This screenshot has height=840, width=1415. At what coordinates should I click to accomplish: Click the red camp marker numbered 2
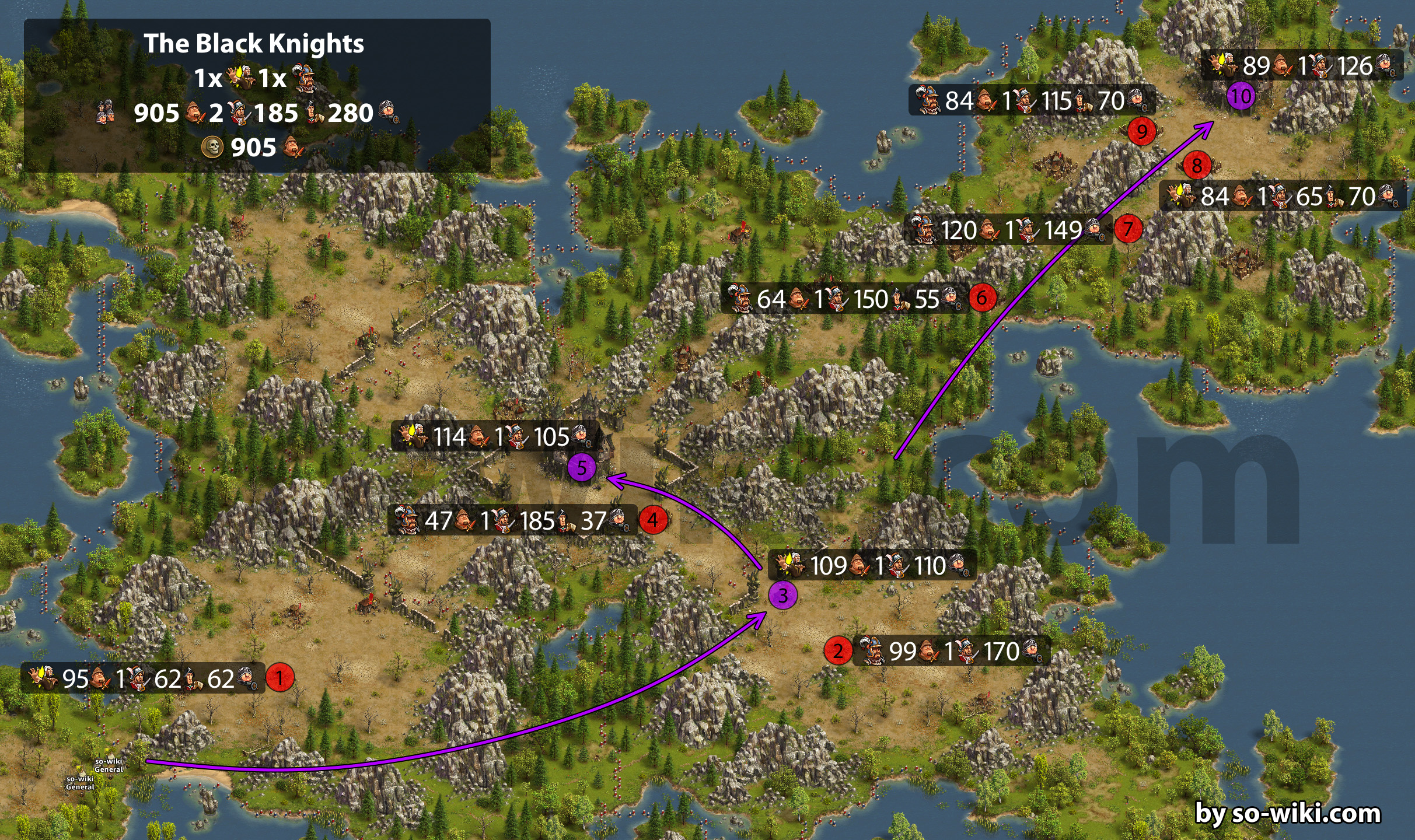[838, 650]
